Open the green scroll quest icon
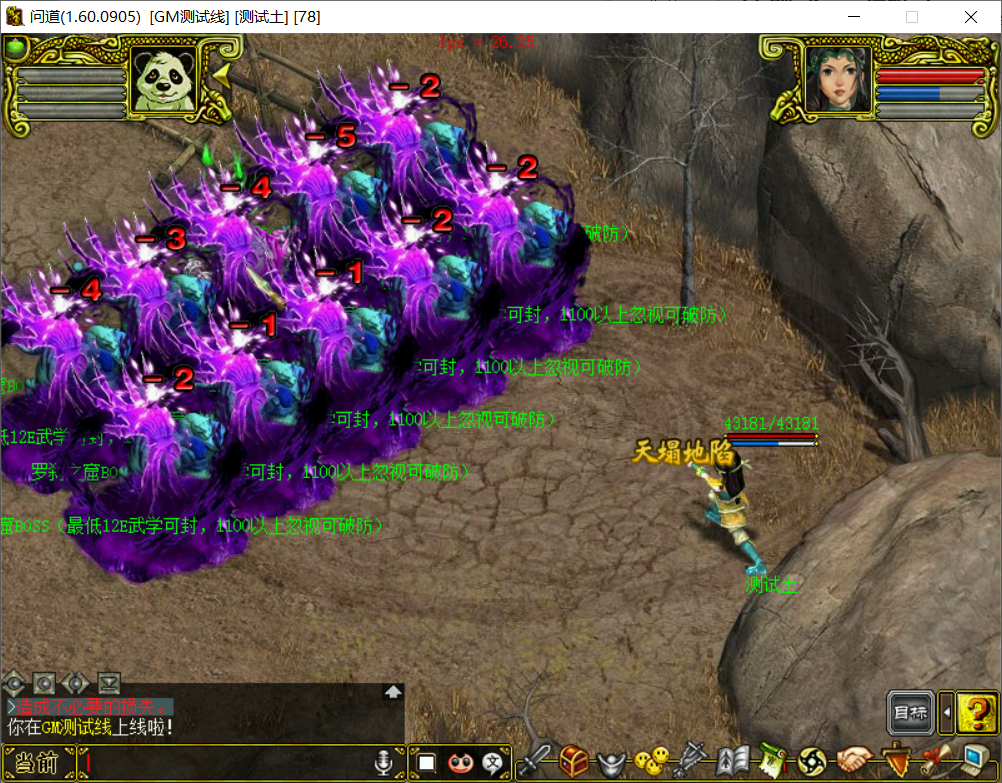The height and width of the screenshot is (783, 1002). click(x=771, y=762)
